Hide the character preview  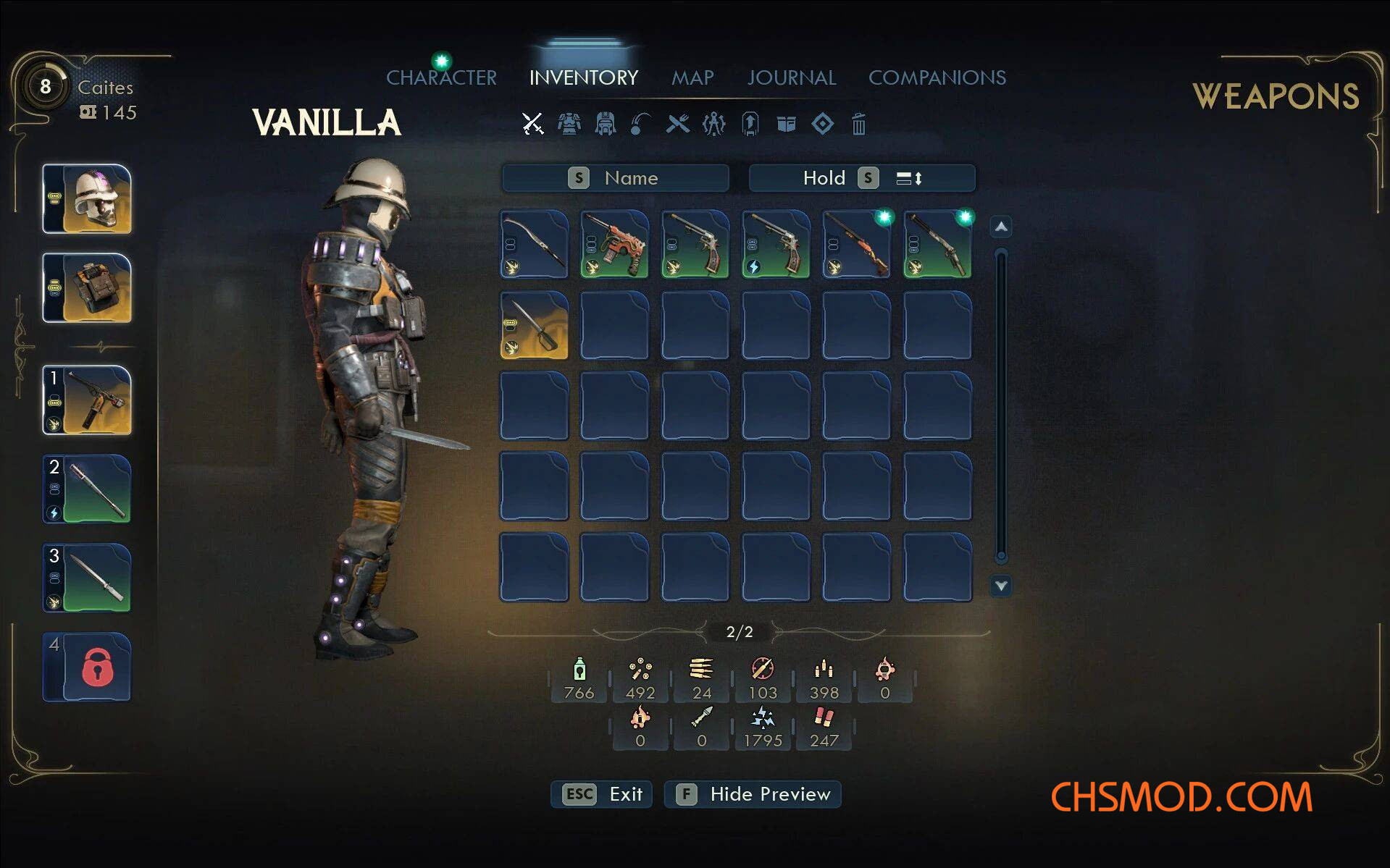(753, 794)
